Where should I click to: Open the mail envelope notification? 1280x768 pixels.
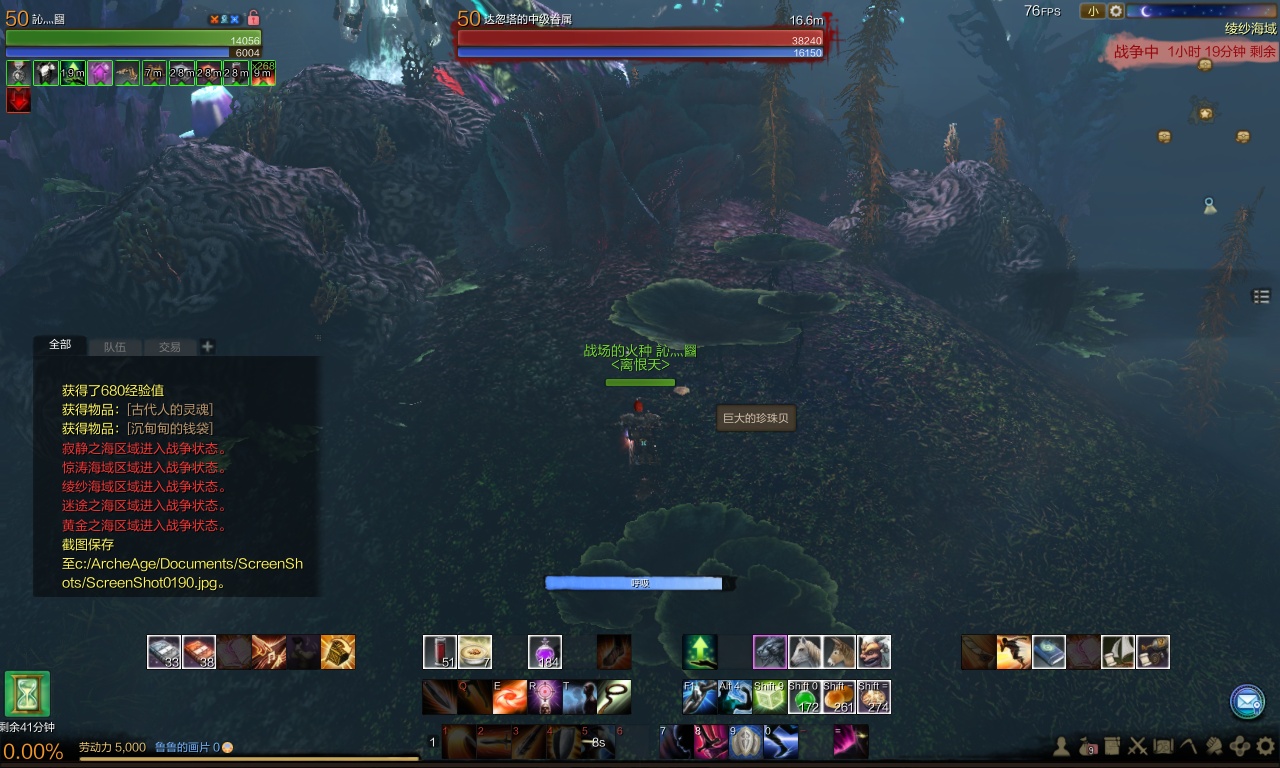[x=1247, y=702]
